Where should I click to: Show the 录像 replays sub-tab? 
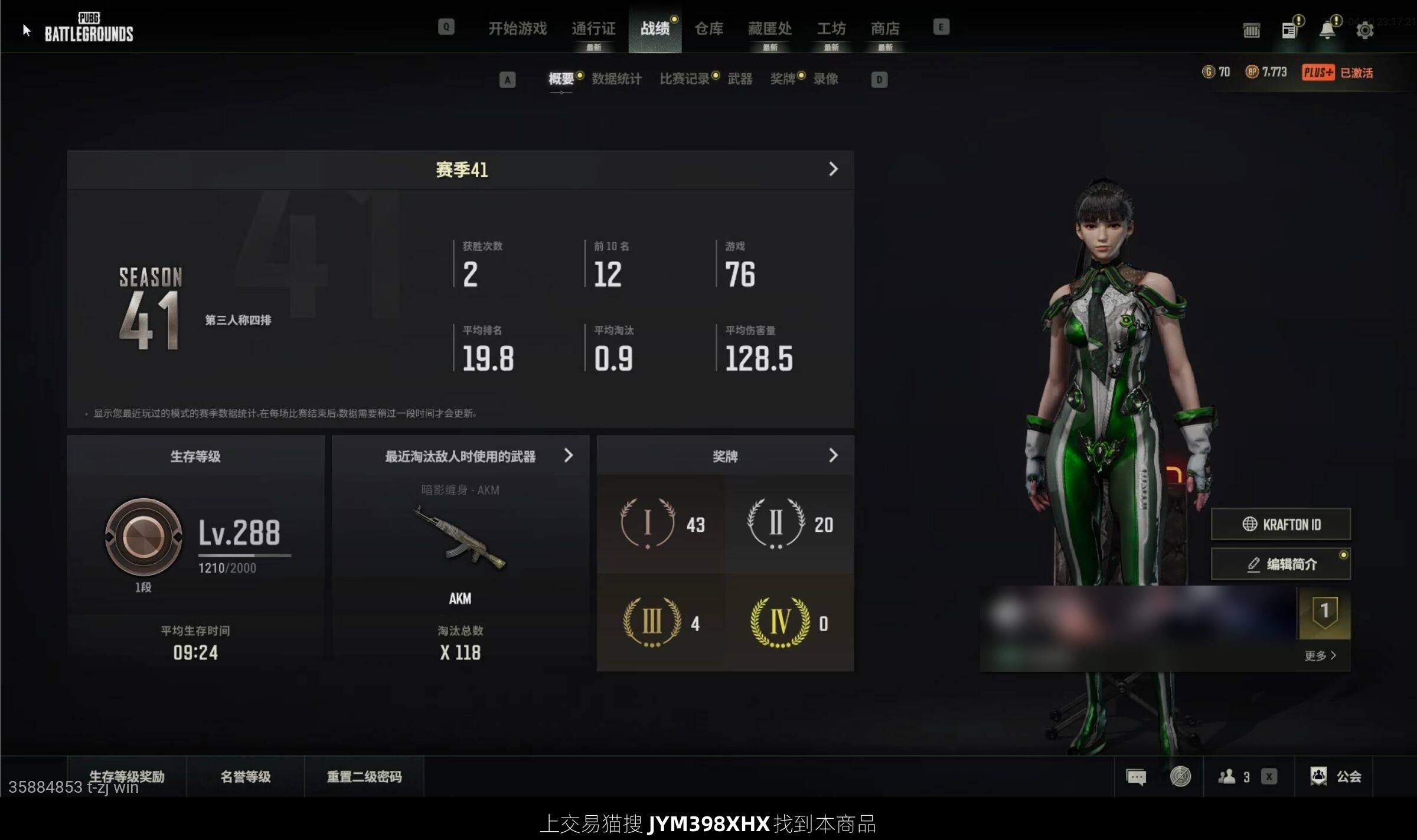pos(825,79)
